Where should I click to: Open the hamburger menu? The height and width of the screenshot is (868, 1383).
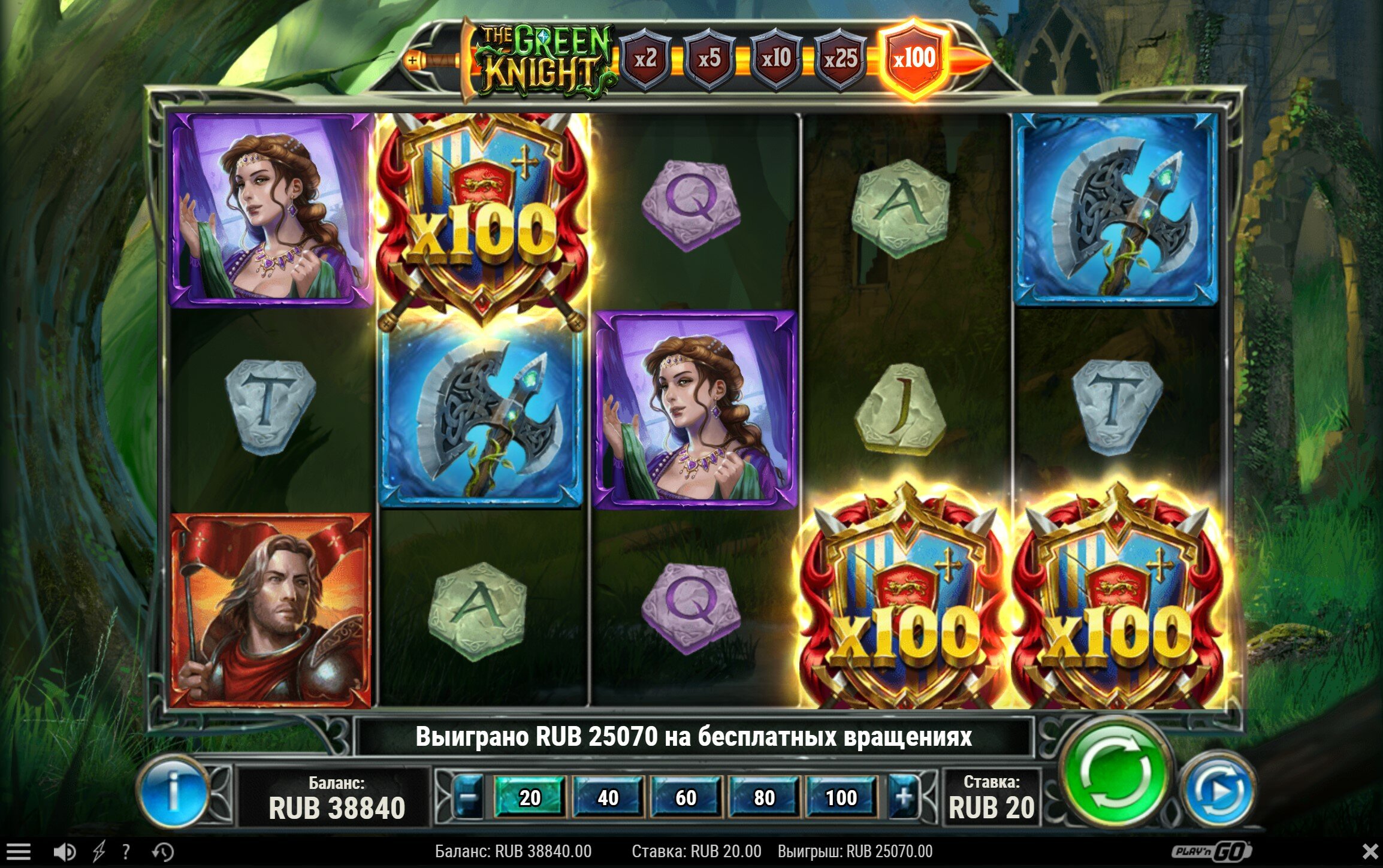pyautogui.click(x=18, y=851)
